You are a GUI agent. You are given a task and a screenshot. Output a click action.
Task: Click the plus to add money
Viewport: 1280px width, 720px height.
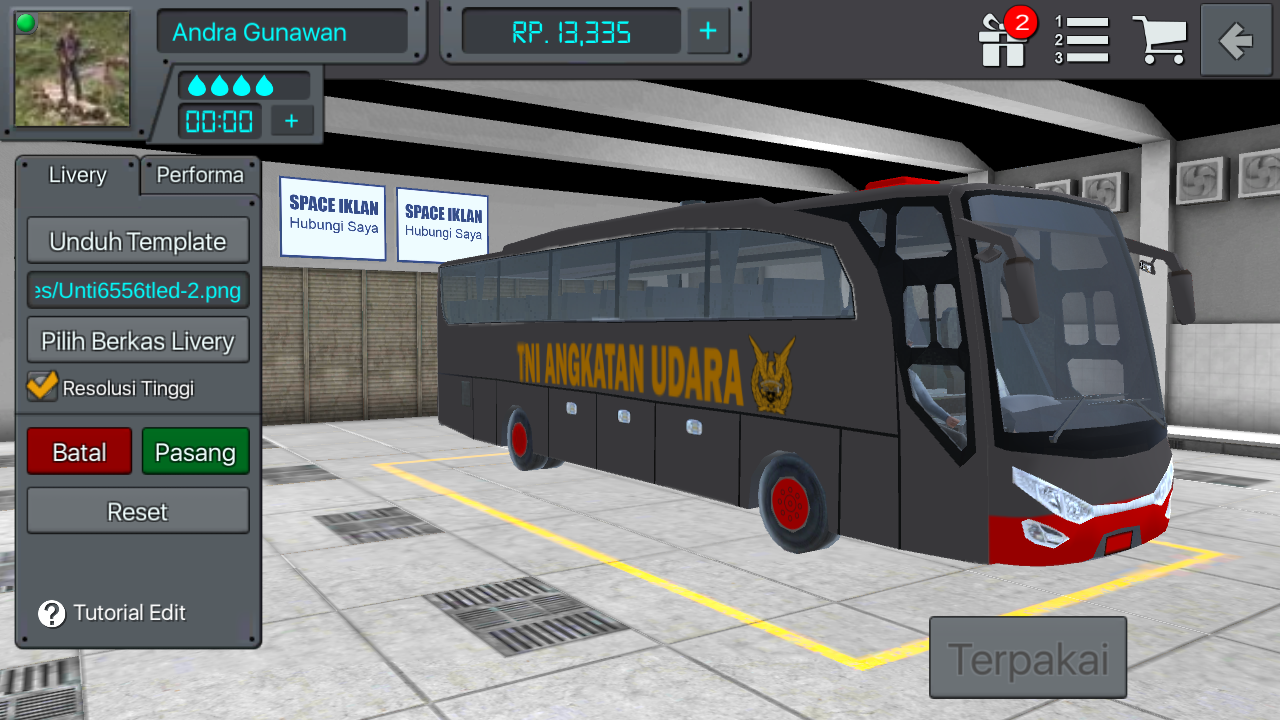(707, 31)
